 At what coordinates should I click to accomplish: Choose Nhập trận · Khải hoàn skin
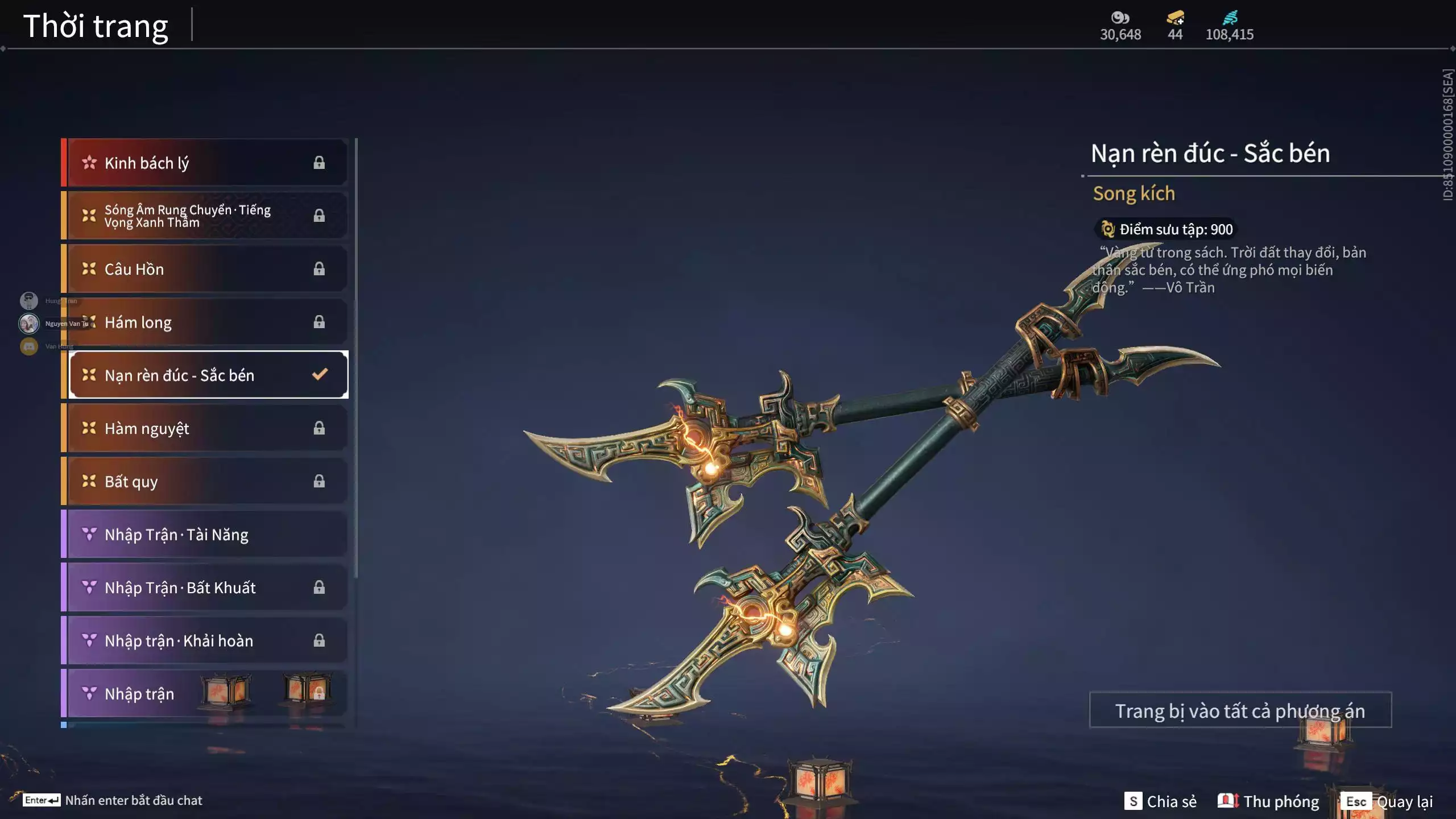point(205,640)
